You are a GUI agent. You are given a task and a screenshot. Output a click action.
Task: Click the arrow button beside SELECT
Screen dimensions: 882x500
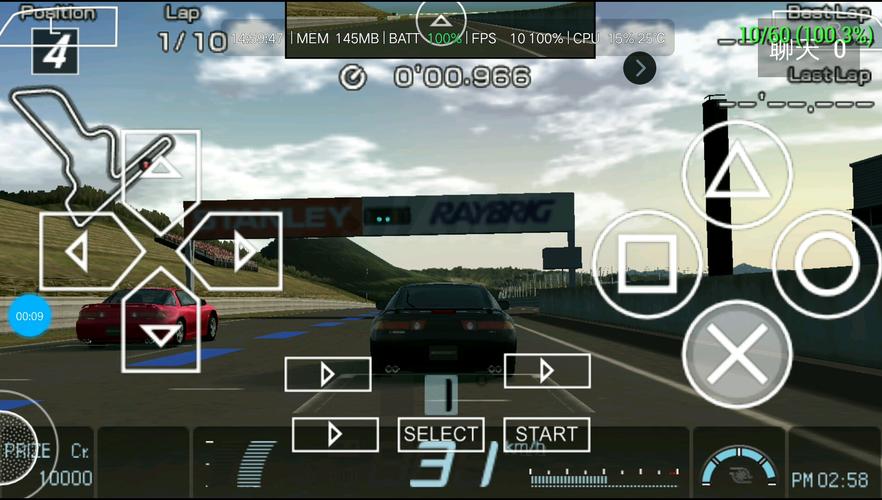coord(335,434)
